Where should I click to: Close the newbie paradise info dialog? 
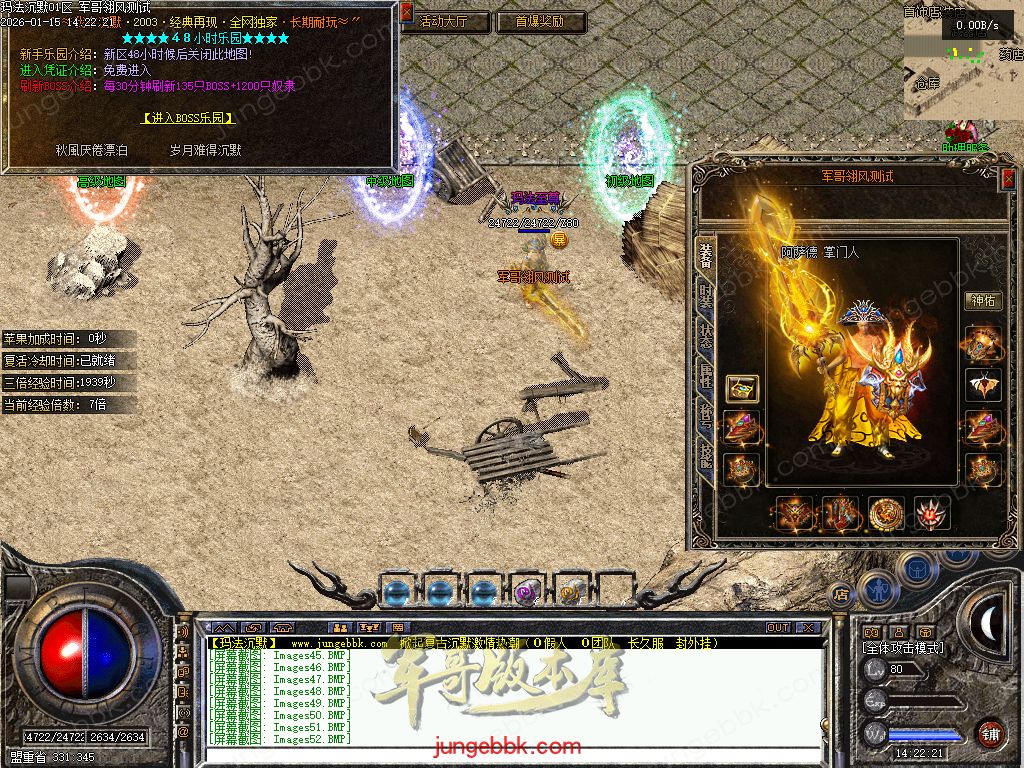406,13
